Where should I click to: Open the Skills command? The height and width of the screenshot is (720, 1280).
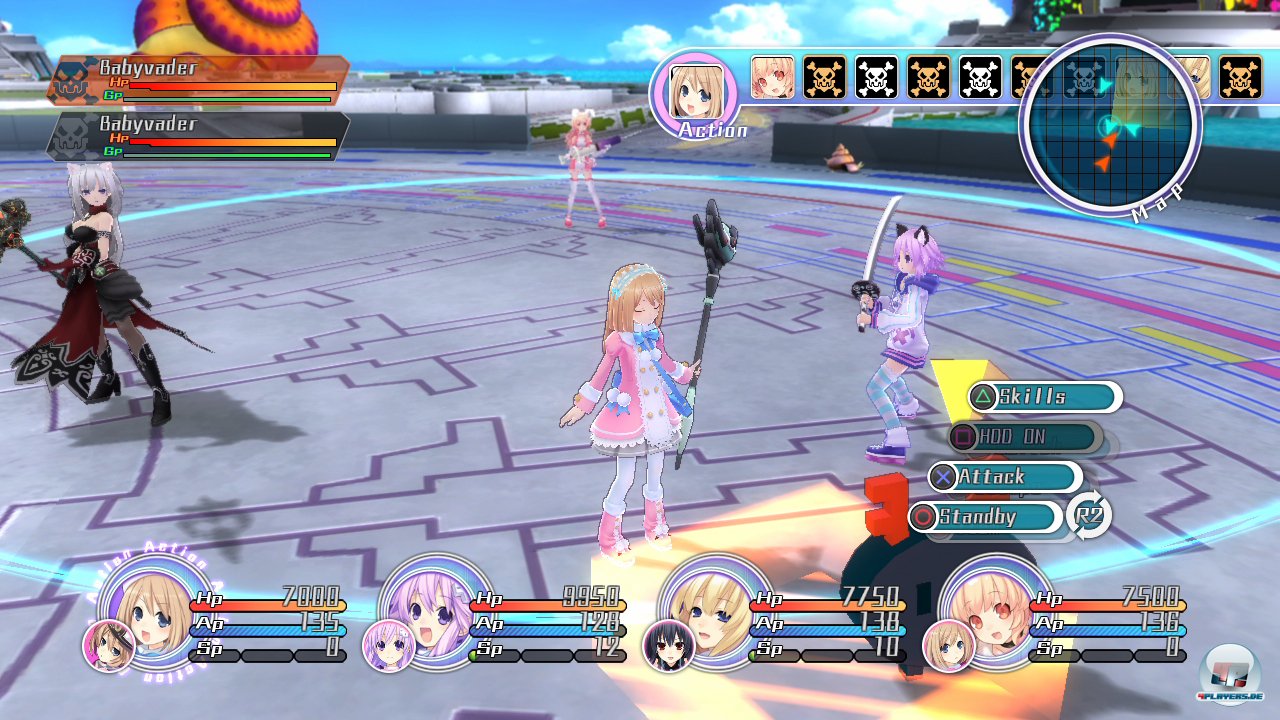(1044, 397)
